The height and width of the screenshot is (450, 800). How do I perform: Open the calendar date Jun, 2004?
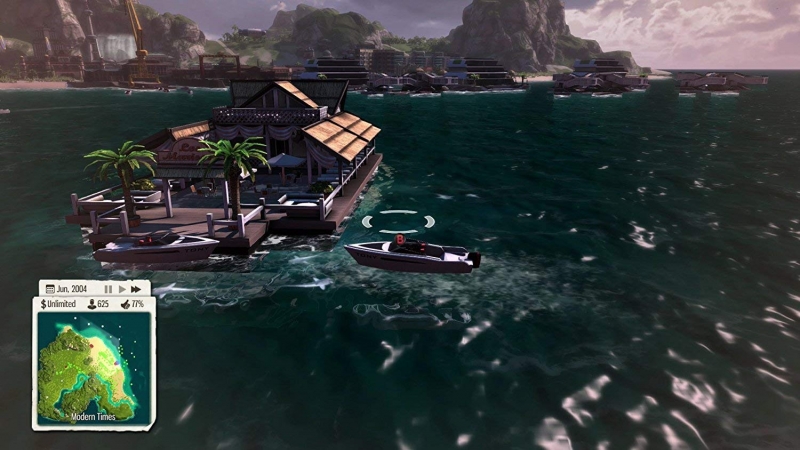coord(69,289)
